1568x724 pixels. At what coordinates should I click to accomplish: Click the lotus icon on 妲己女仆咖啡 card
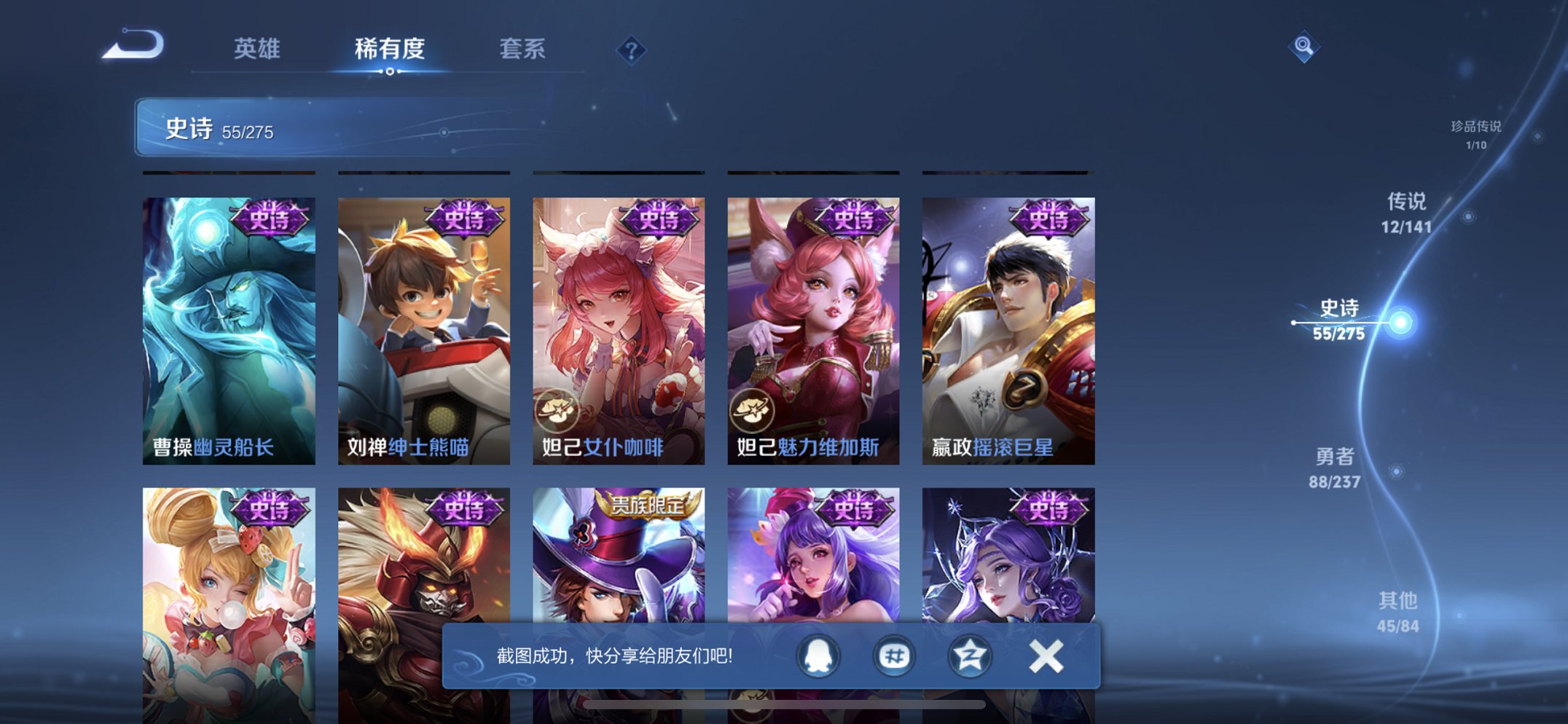[558, 410]
